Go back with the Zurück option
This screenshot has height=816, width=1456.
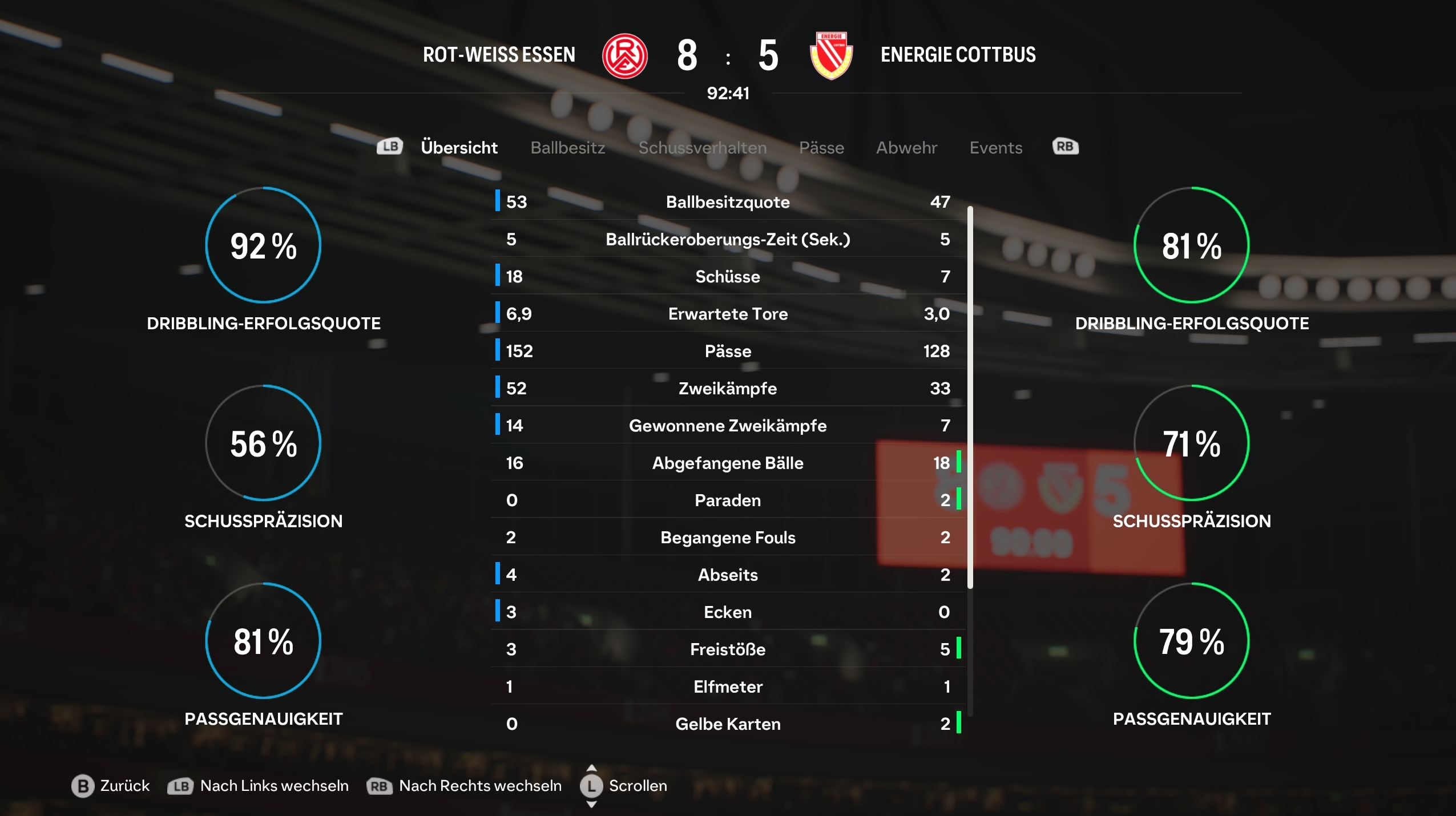(x=111, y=786)
